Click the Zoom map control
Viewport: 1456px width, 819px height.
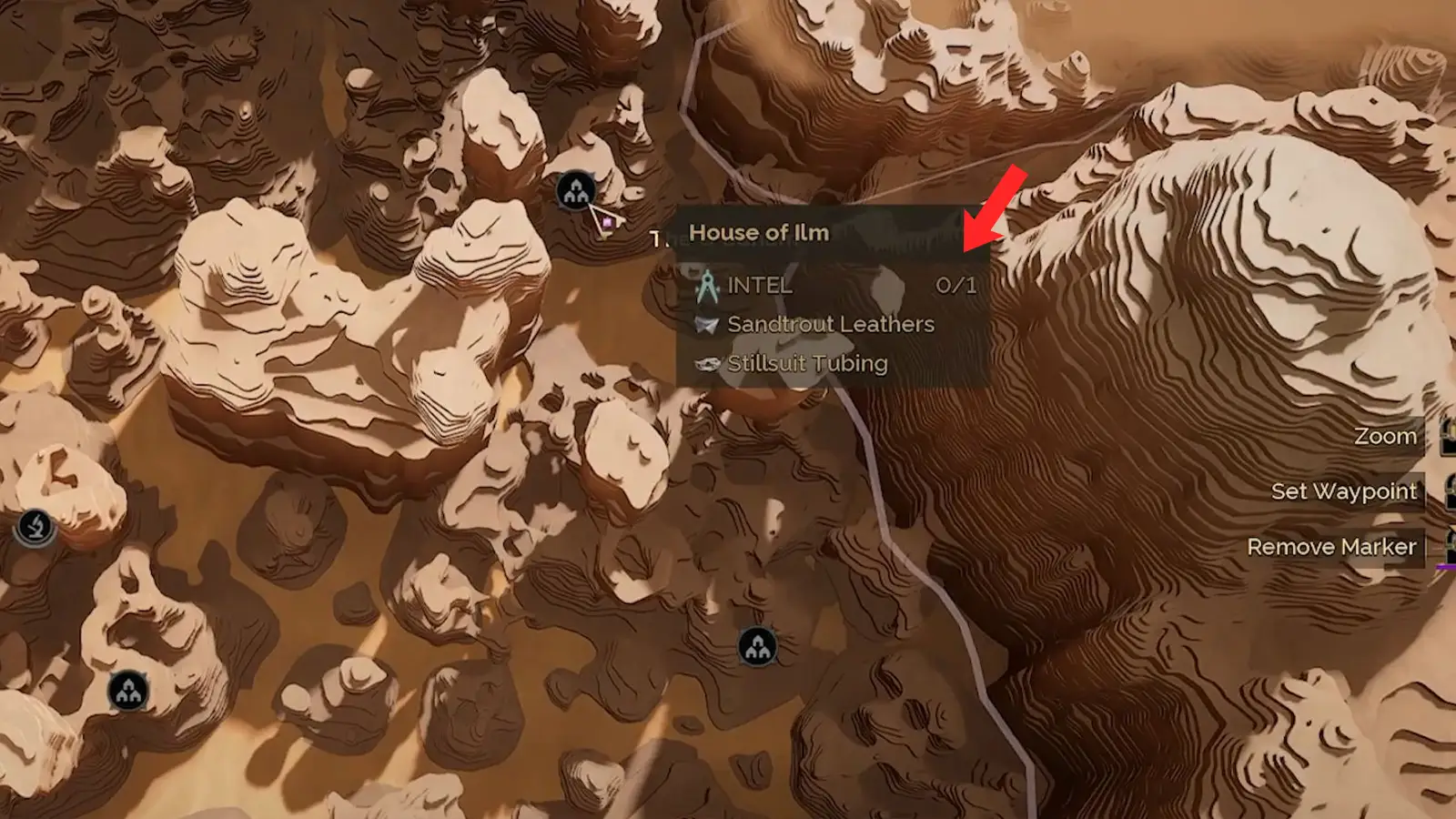pos(1387,436)
